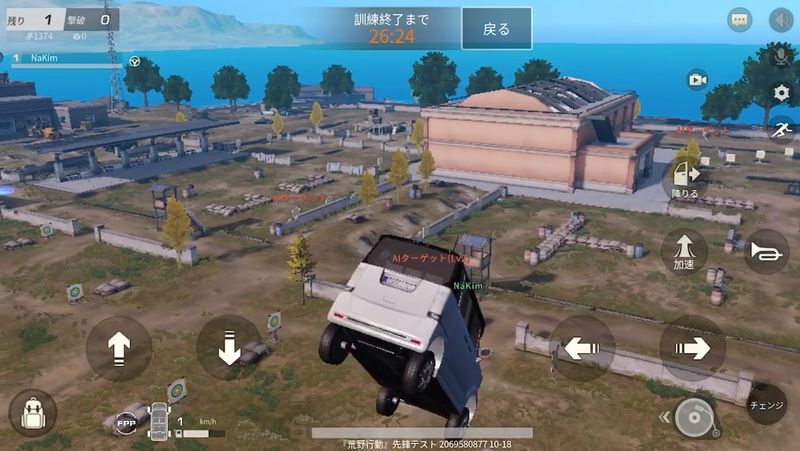Activate the 加速 boost button
Screen dimensions: 800x451
click(x=684, y=250)
